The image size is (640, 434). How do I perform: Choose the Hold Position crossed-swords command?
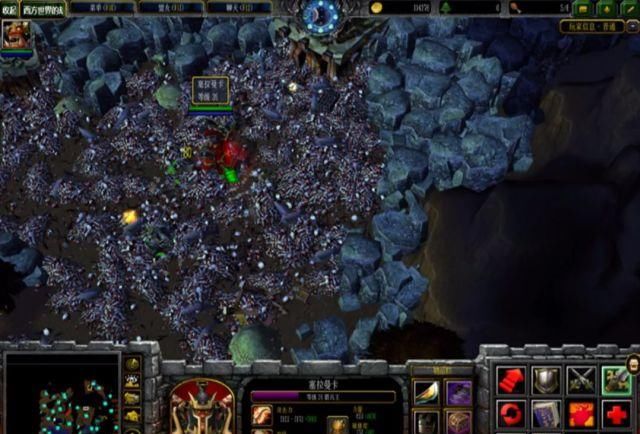(581, 379)
